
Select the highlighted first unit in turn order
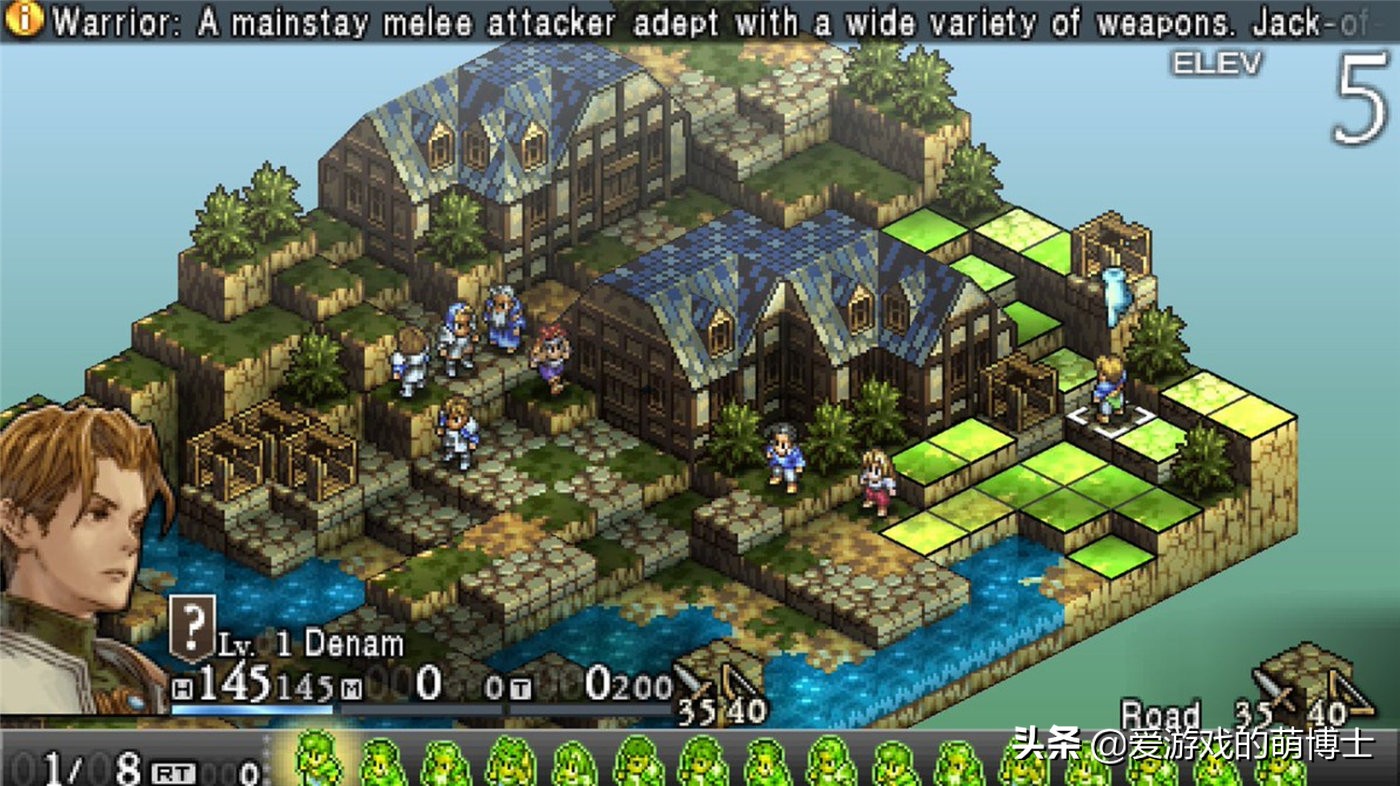317,762
